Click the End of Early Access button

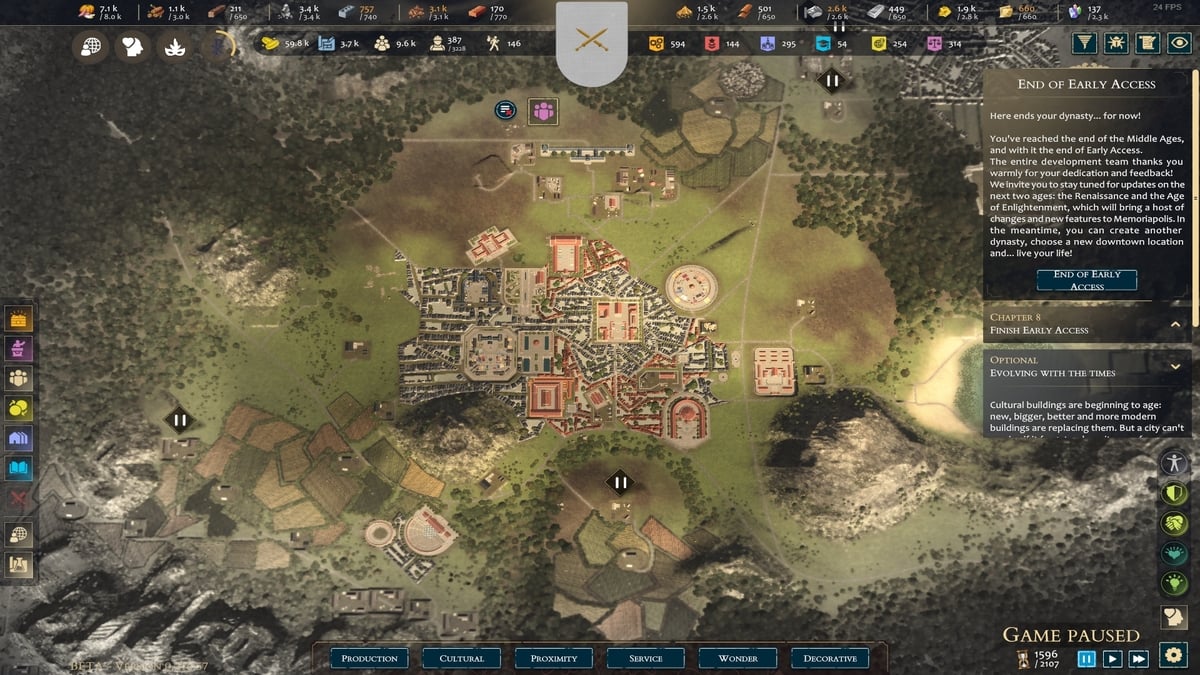(1087, 280)
